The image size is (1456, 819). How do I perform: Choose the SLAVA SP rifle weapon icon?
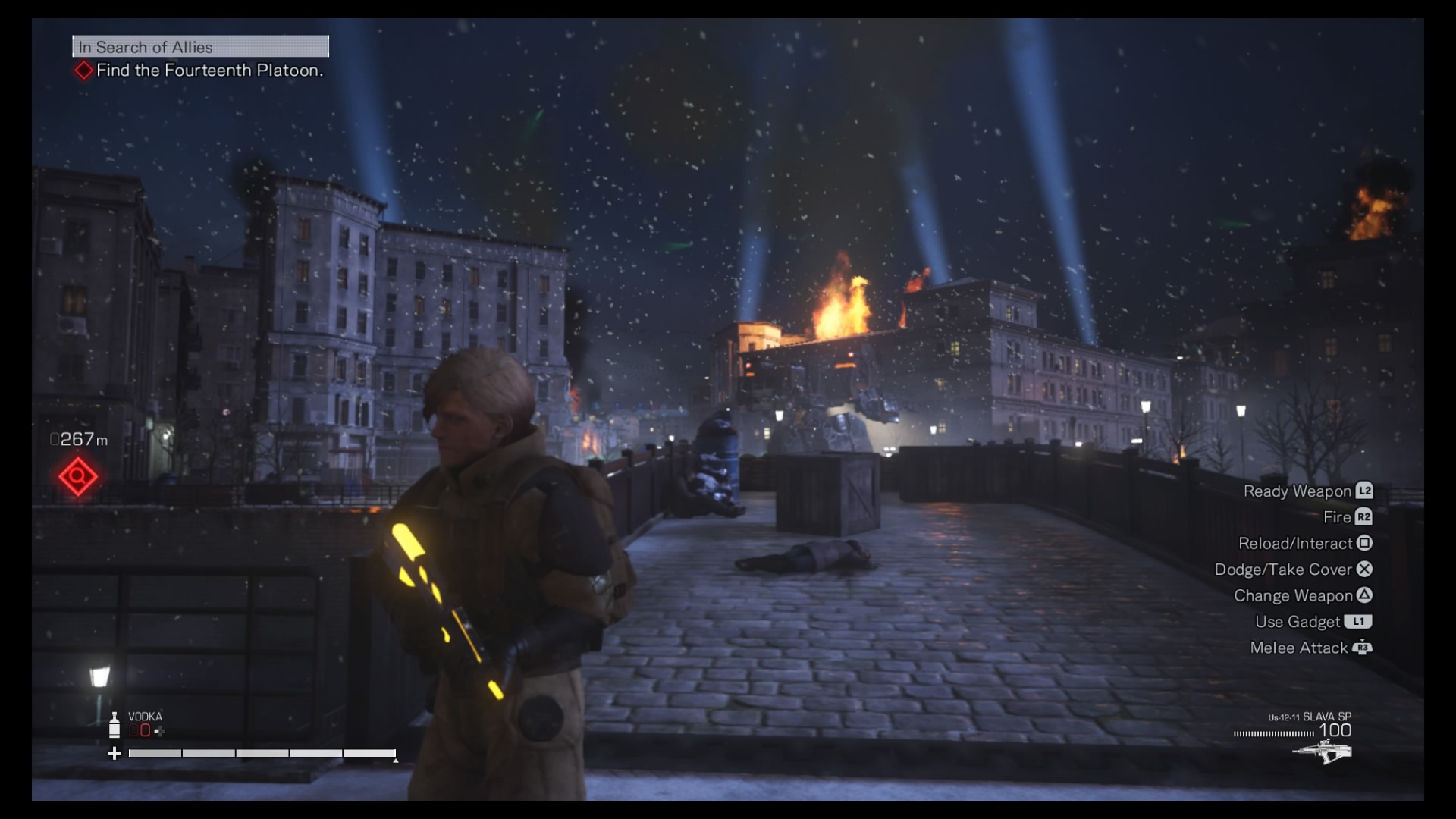pyautogui.click(x=1322, y=752)
